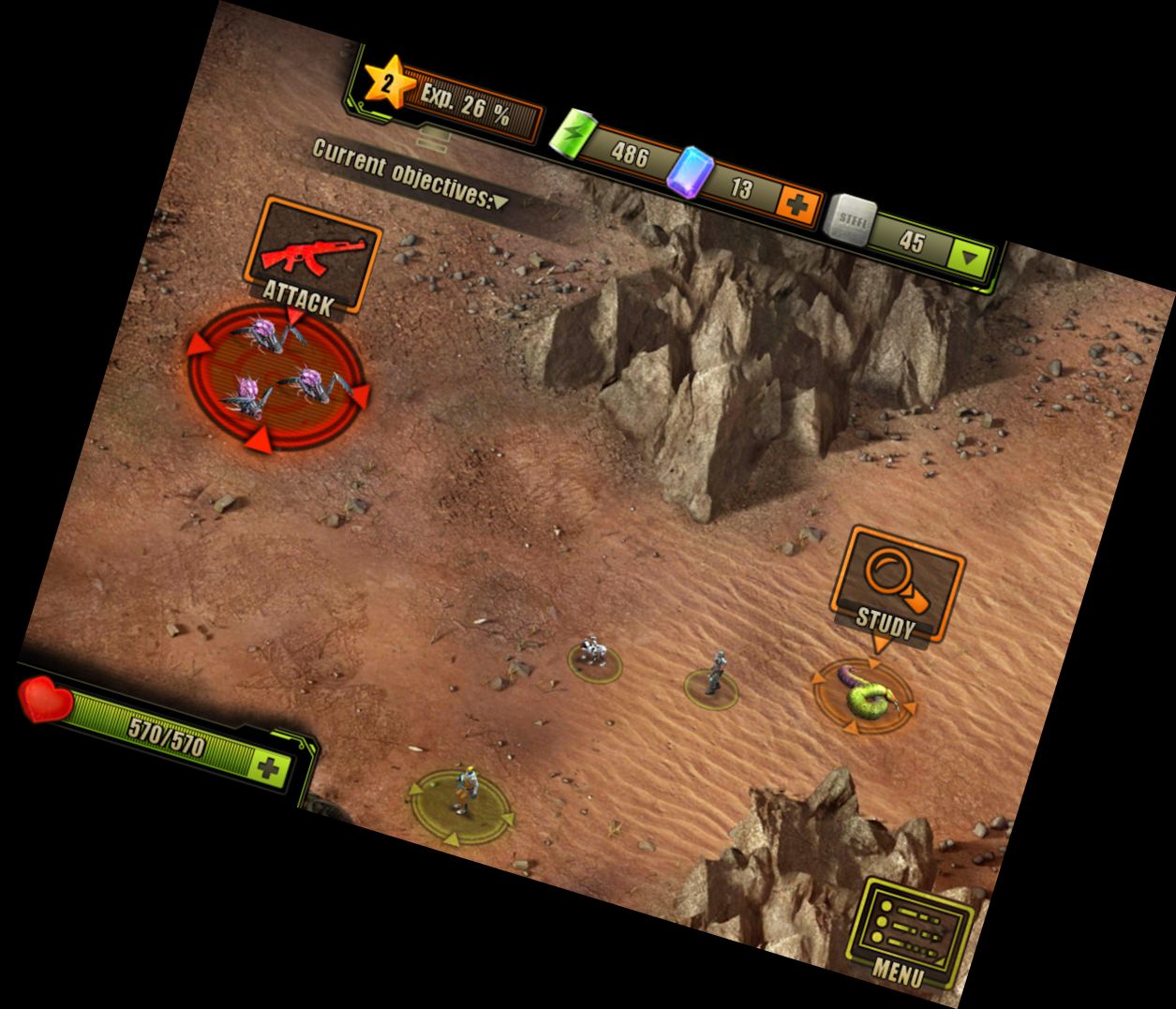Tap the STUDY magnifying glass button
This screenshot has height=1009, width=1176.
click(894, 587)
